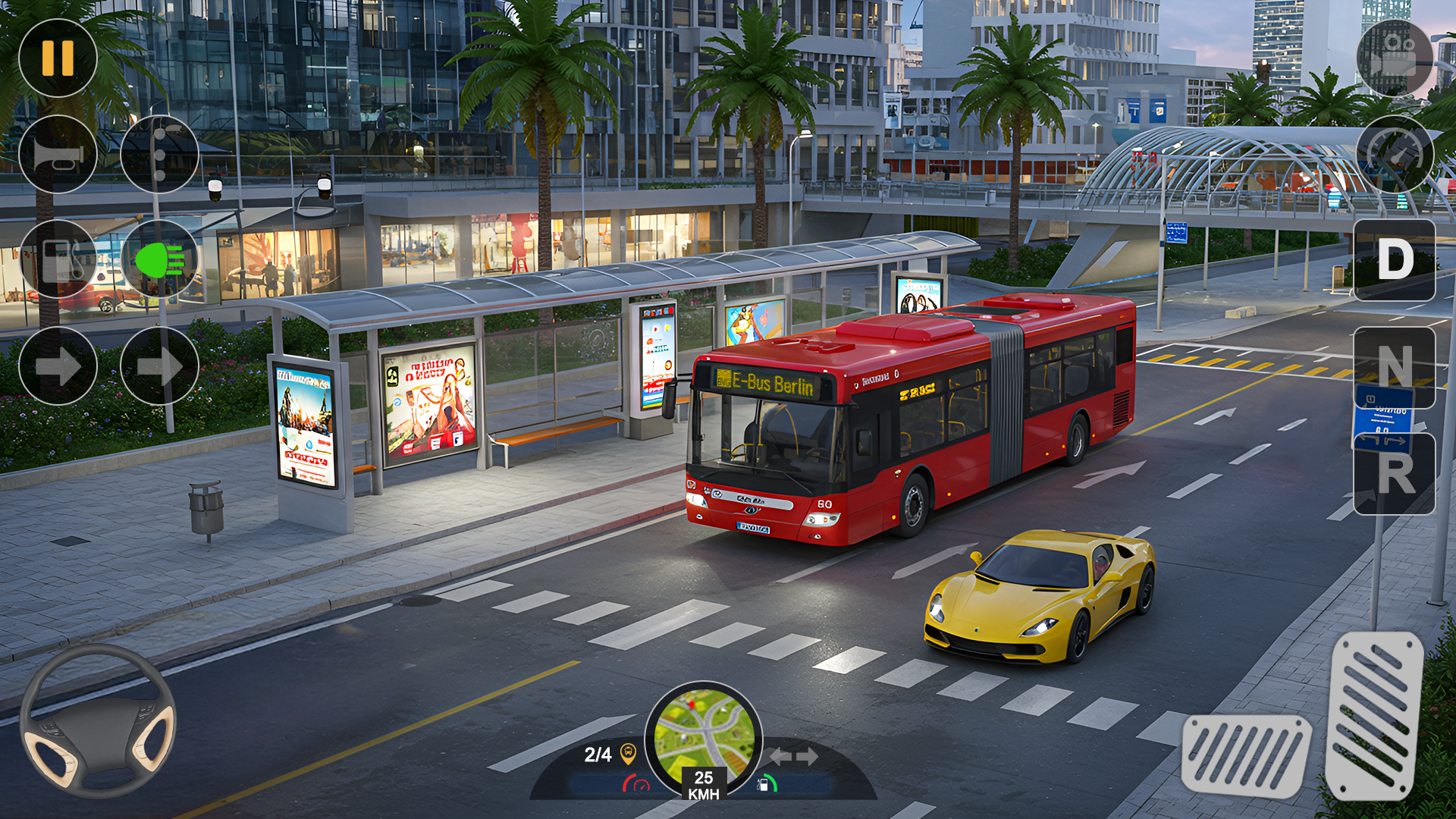The height and width of the screenshot is (819, 1456).
Task: Shift into Drive with the D button
Action: point(1395,260)
